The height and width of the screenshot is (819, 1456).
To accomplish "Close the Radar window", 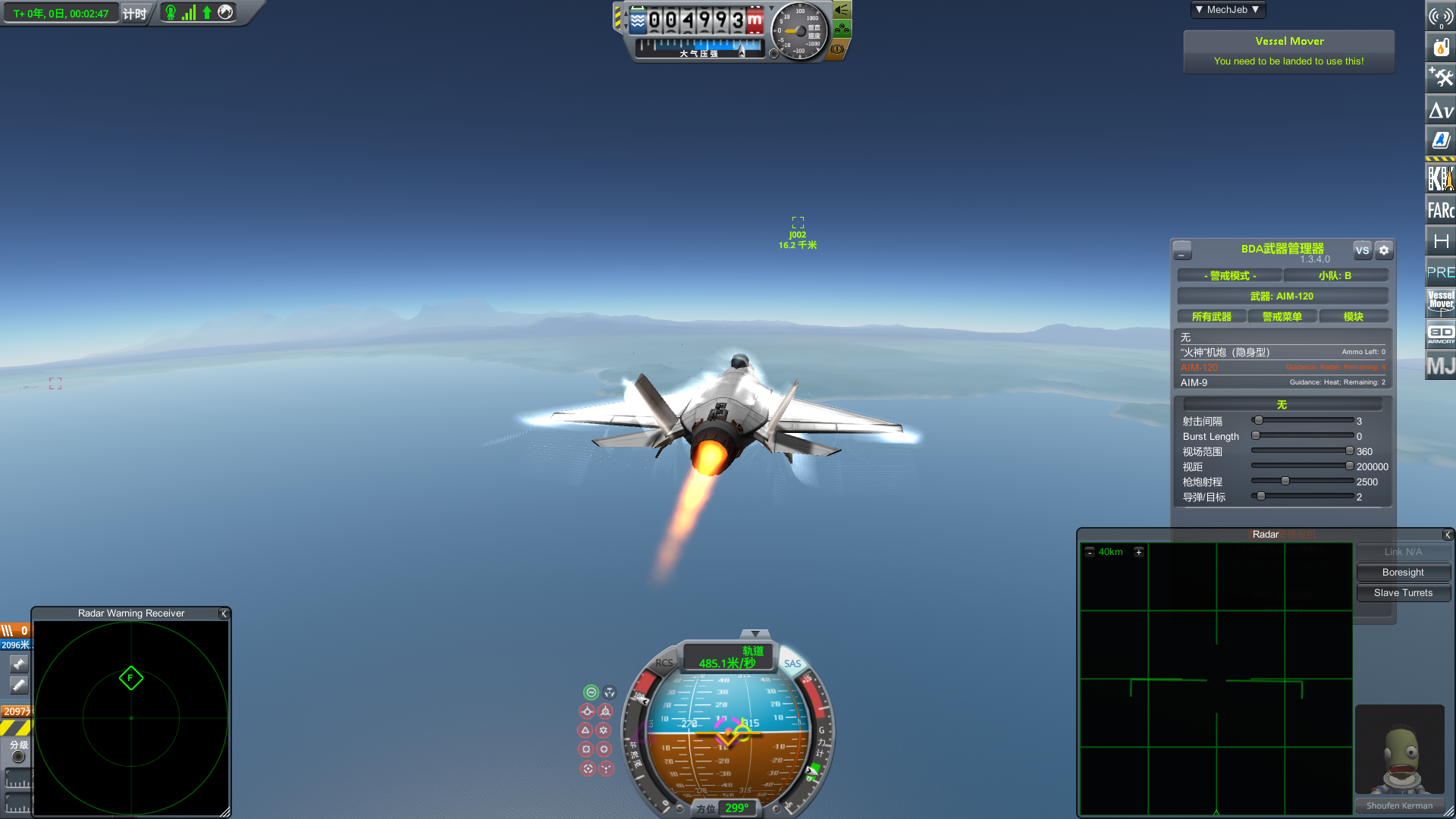I will pos(1447,535).
